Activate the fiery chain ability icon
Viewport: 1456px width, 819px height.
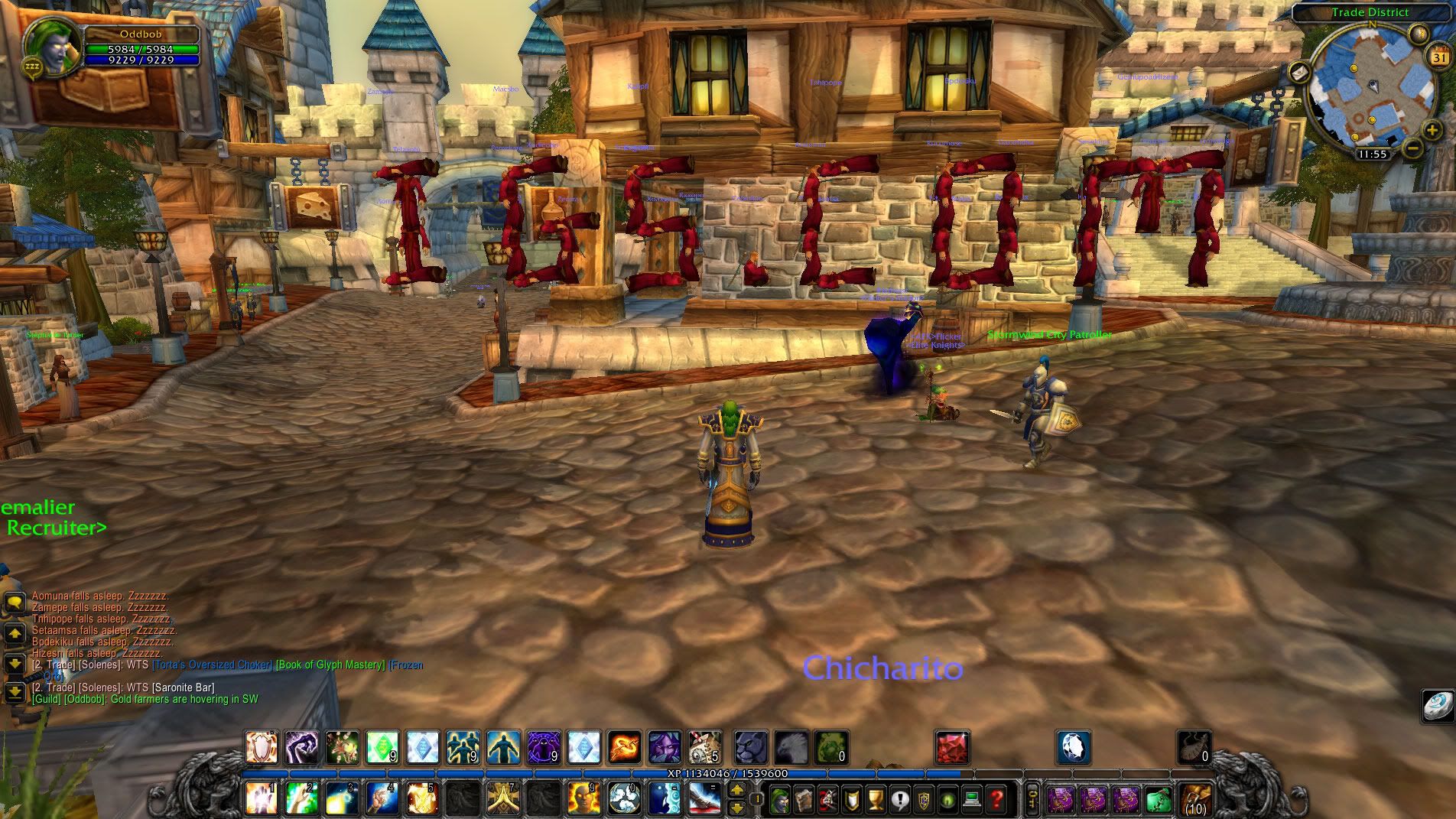[624, 747]
